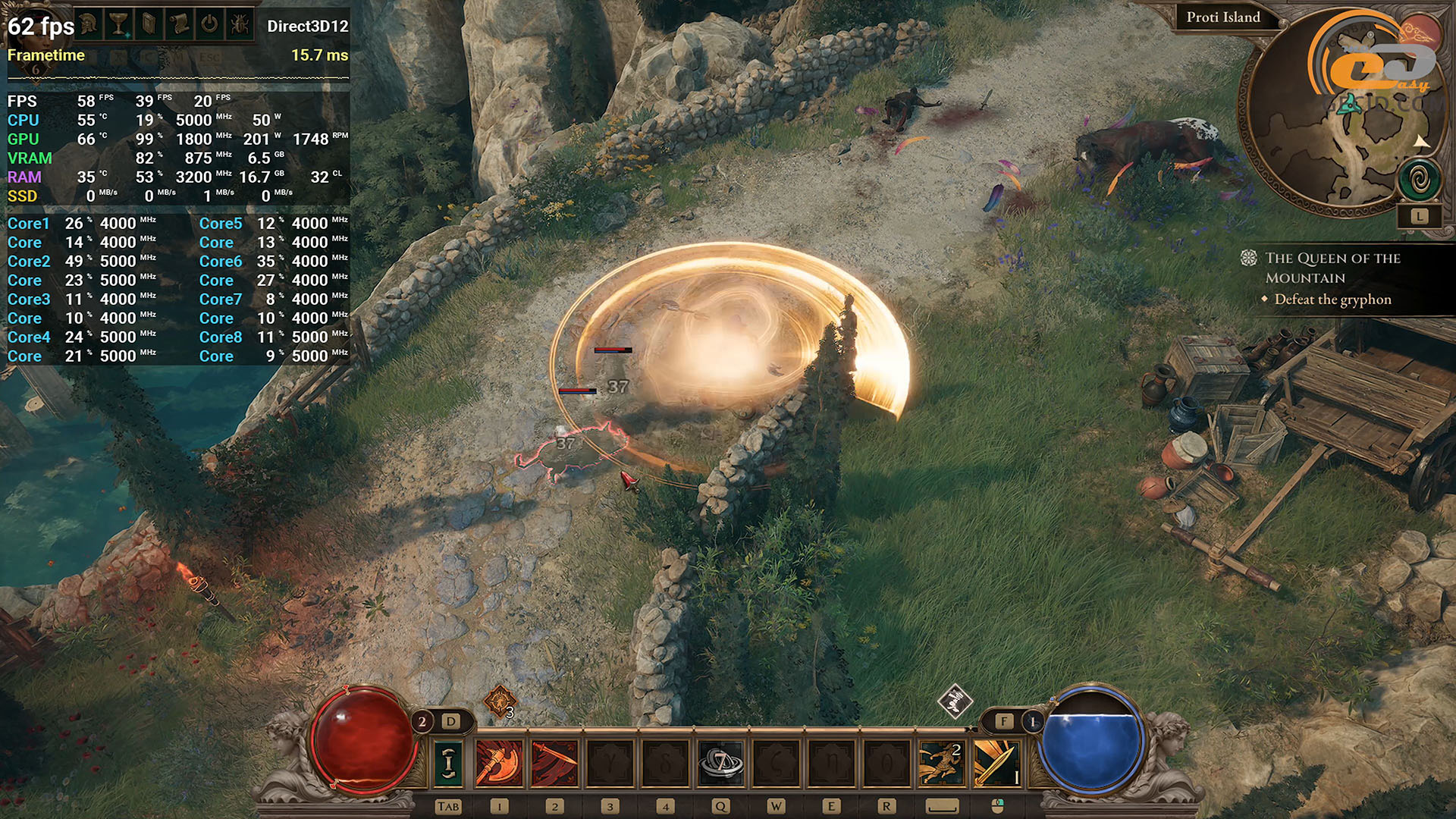Click the green spiral button by minimap
Viewport: 1456px width, 819px height.
pyautogui.click(x=1418, y=180)
